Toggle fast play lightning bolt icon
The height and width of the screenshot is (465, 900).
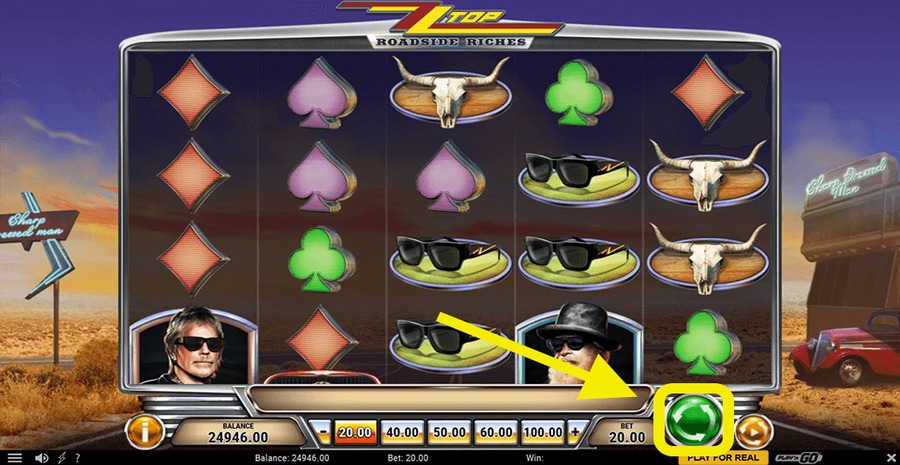point(63,458)
